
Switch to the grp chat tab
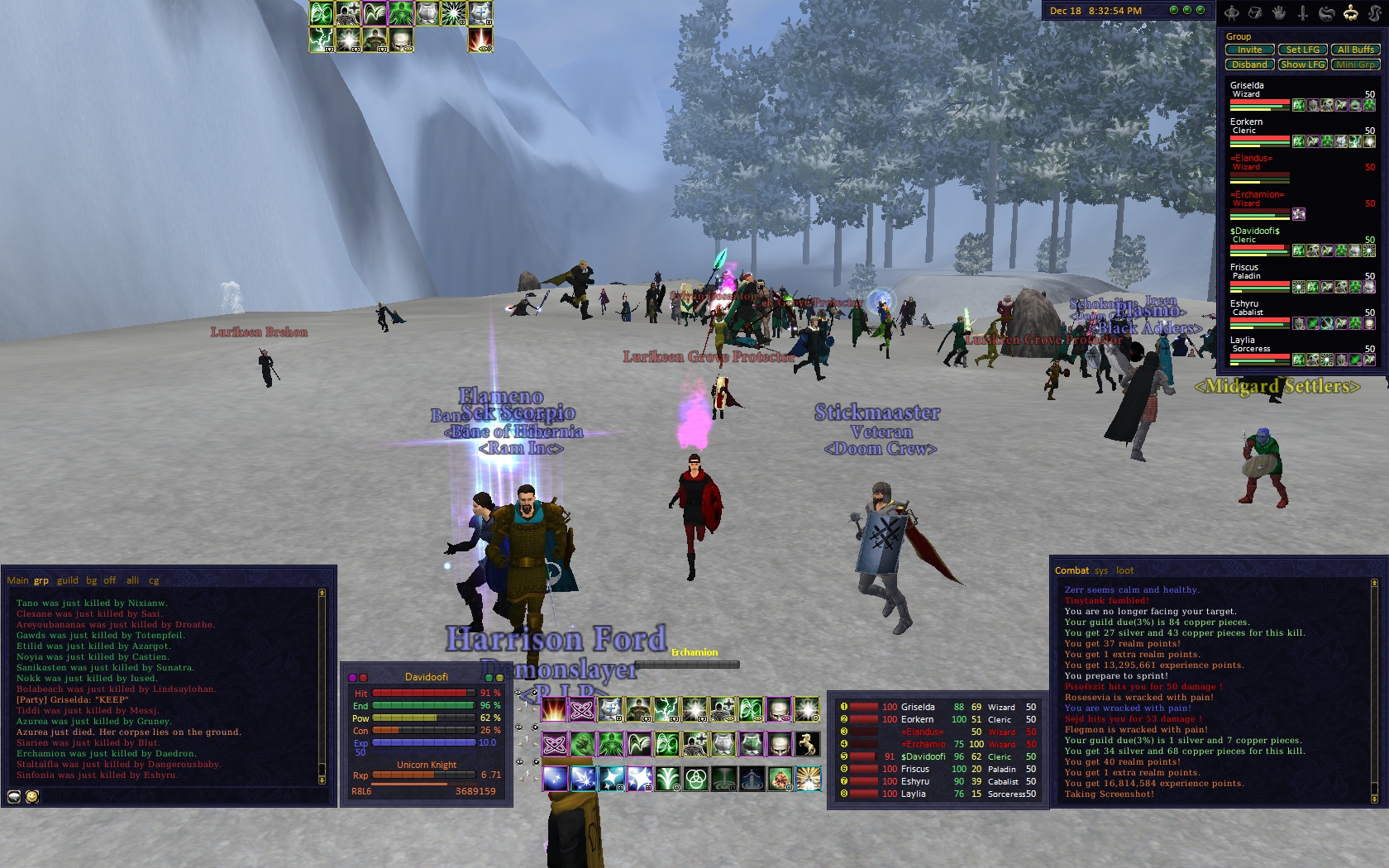click(x=41, y=580)
